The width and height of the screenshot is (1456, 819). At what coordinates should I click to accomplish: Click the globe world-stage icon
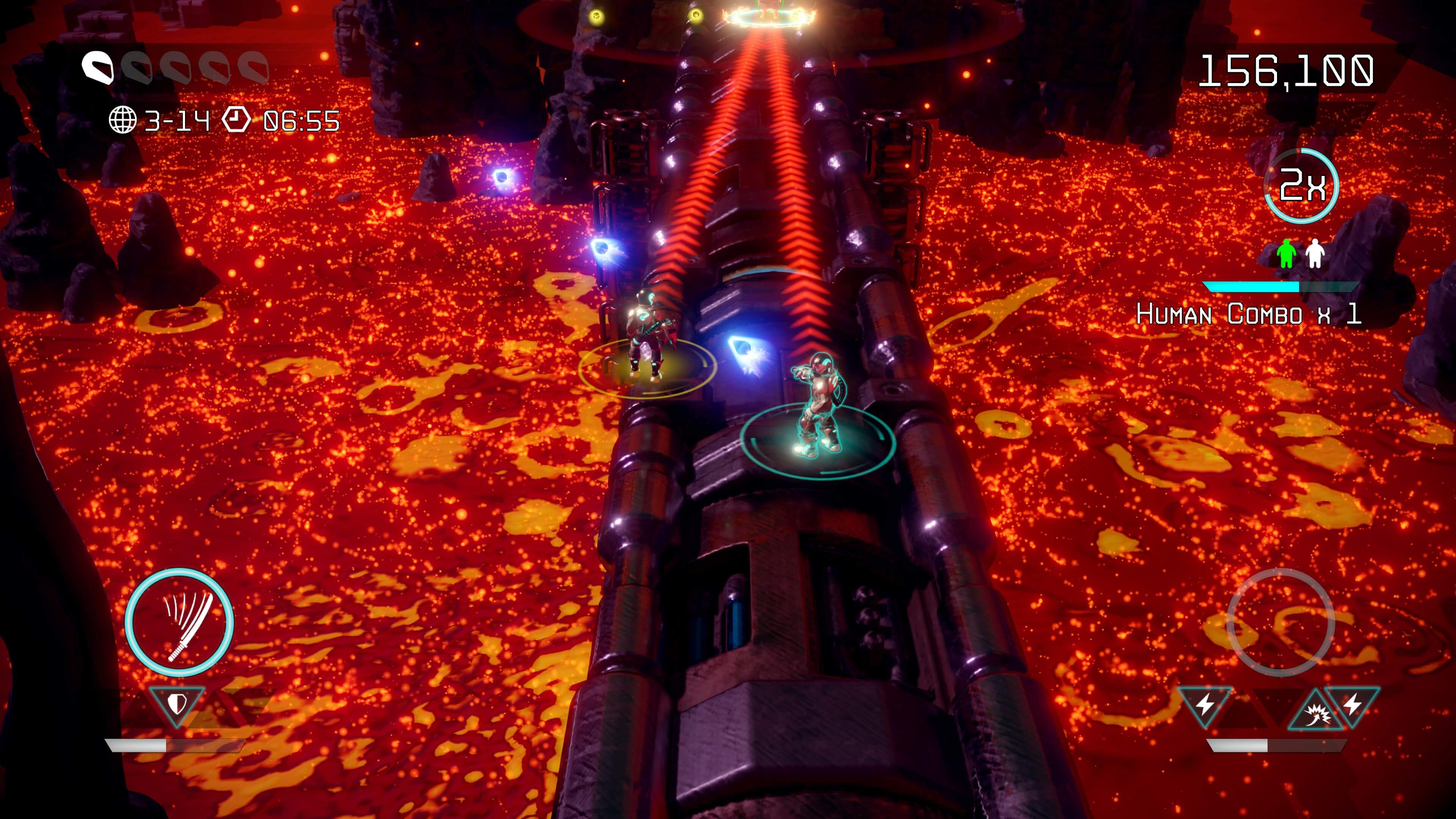tap(122, 120)
